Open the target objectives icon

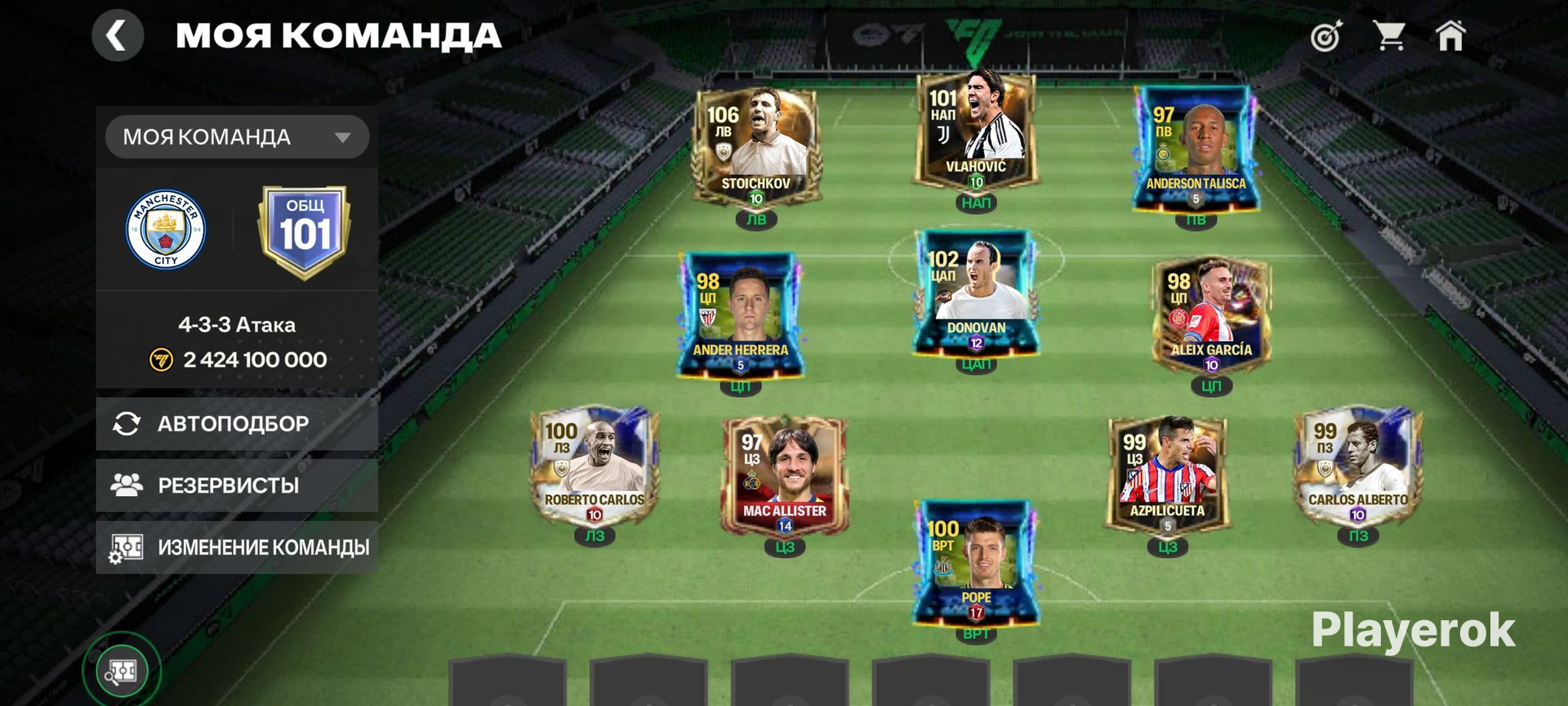point(1326,37)
